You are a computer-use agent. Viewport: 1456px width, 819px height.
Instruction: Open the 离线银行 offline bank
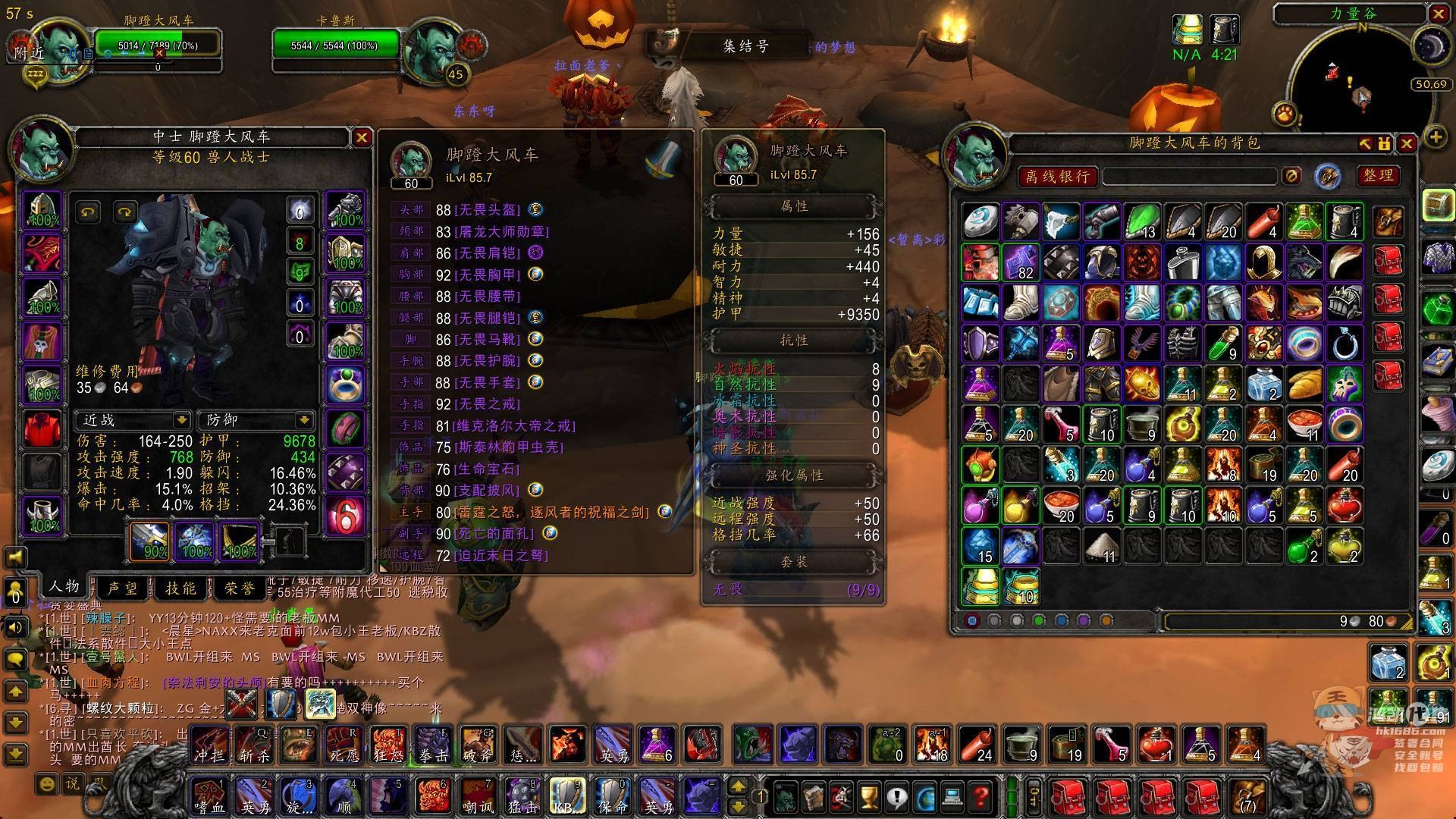pos(1057,177)
